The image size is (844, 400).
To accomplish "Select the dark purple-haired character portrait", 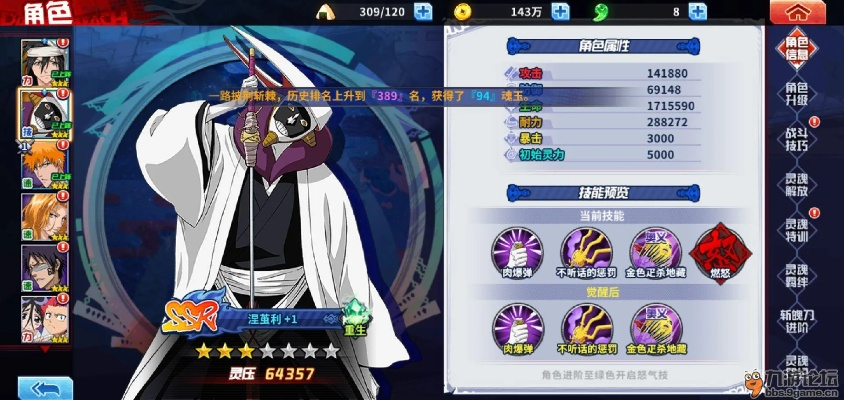I will pyautogui.click(x=44, y=265).
